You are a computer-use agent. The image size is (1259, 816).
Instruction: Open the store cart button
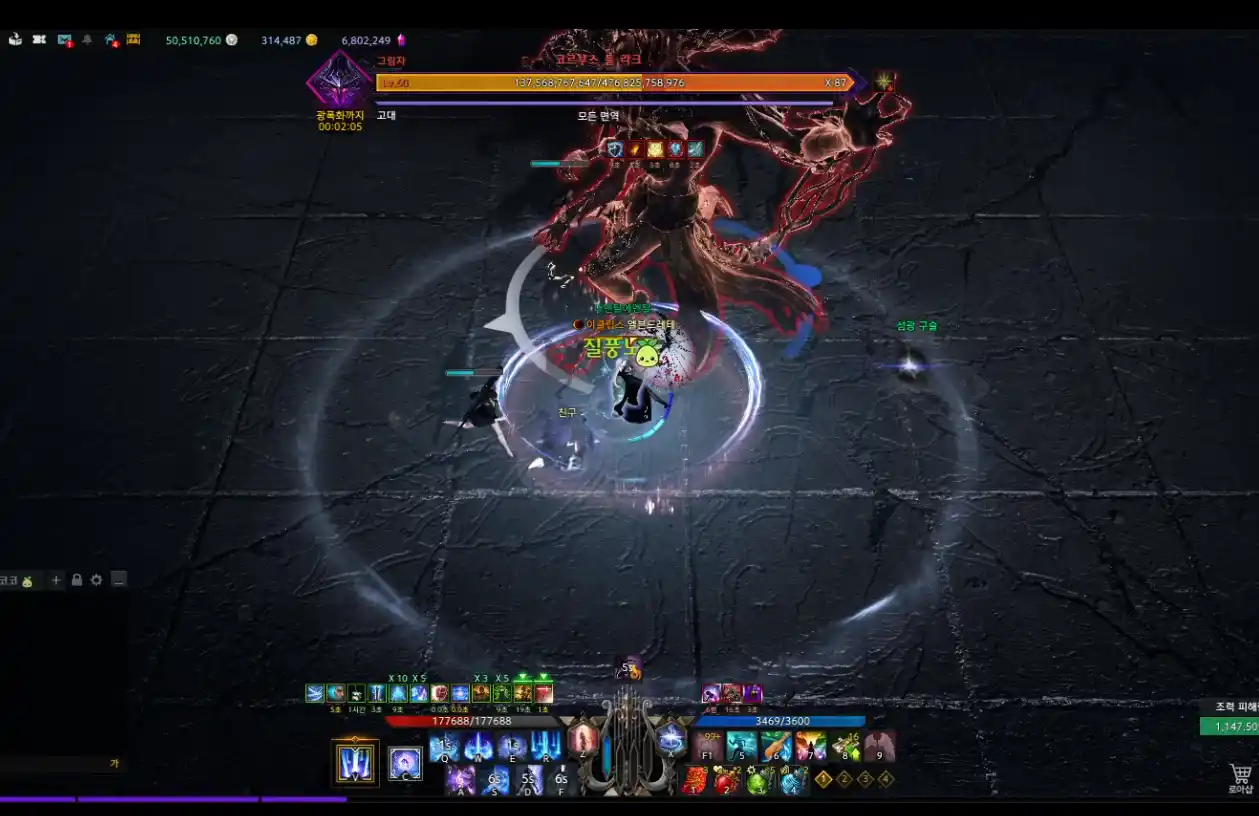coord(1240,775)
